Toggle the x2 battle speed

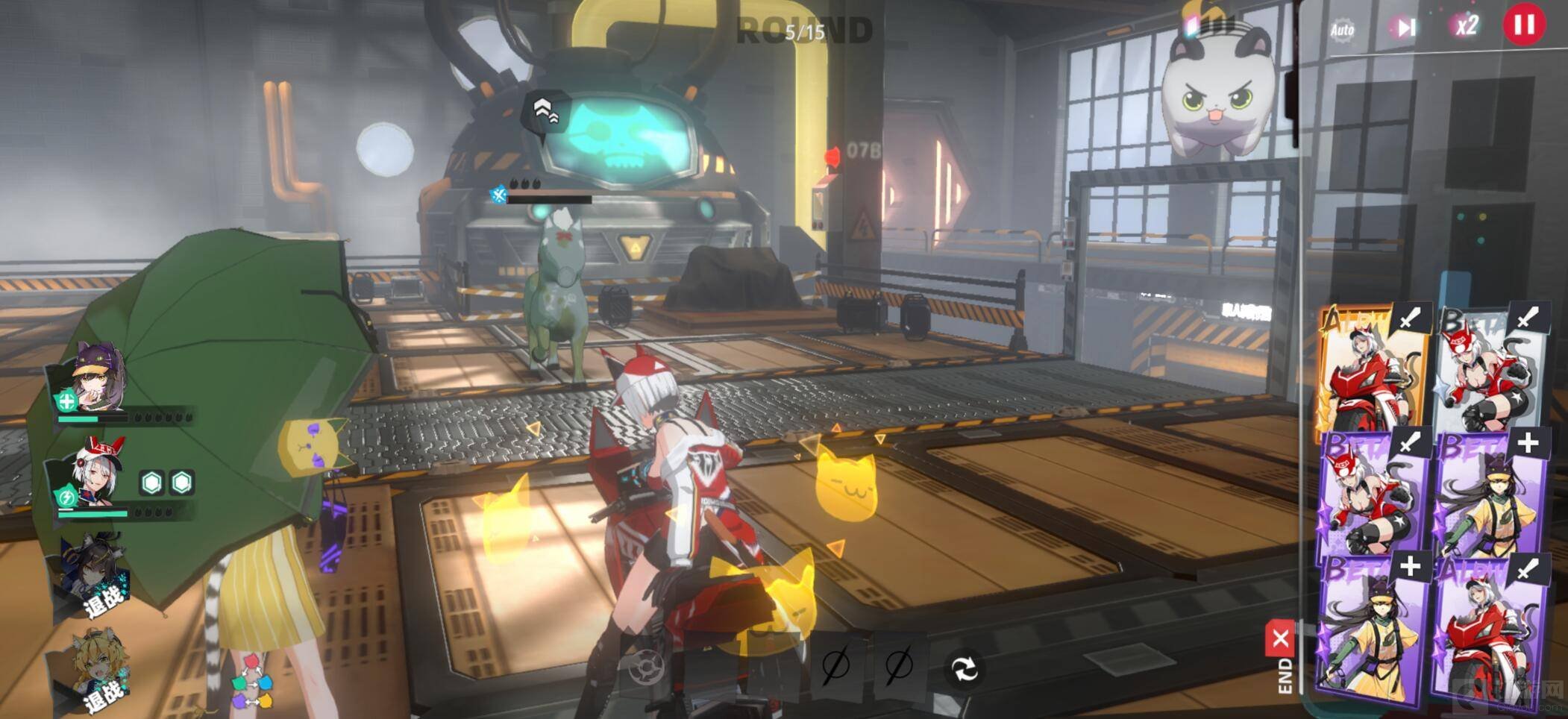coord(1466,27)
